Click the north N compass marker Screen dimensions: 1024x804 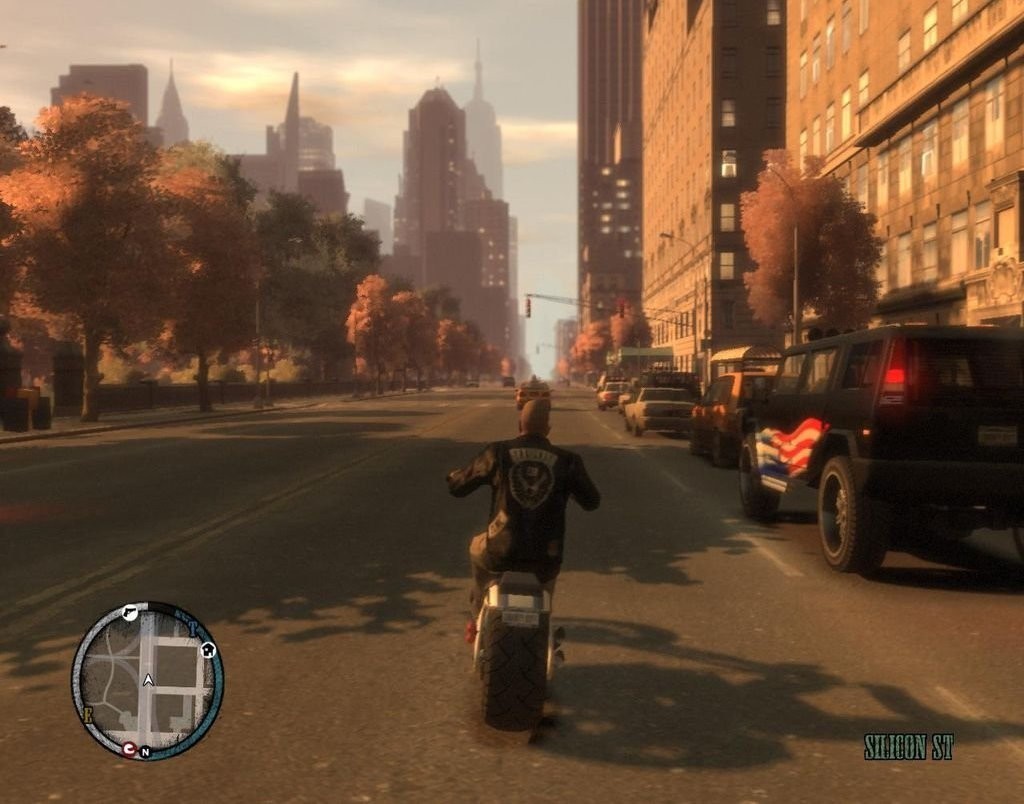tap(145, 752)
